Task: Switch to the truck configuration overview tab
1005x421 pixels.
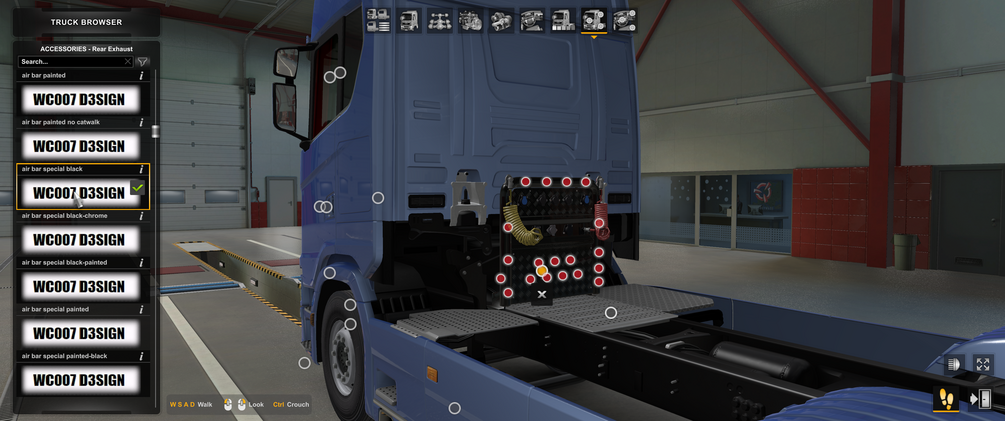Action: pyautogui.click(x=378, y=20)
